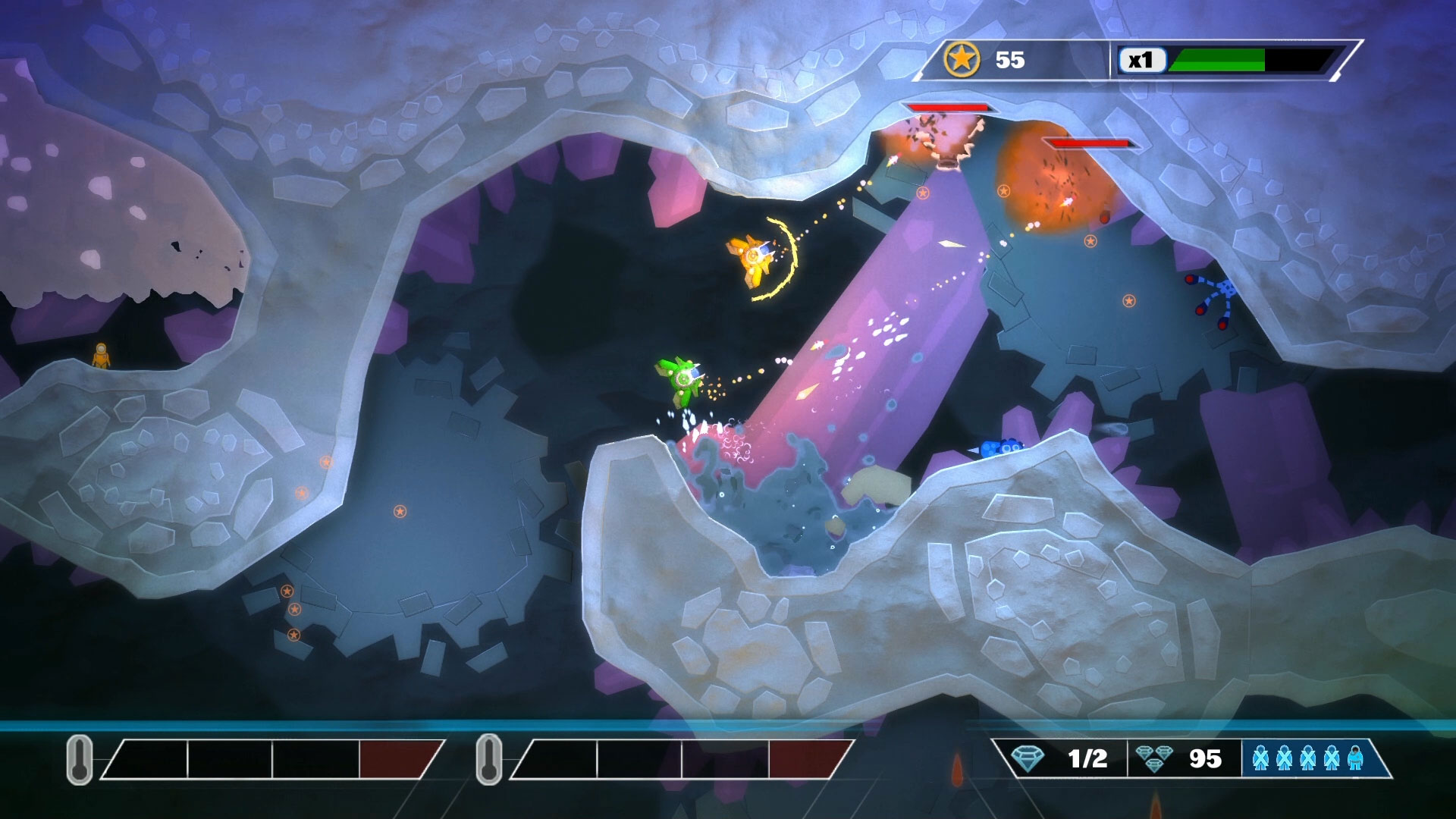The width and height of the screenshot is (1456, 819).
Task: Select the first crossed-out survivor silhouette icon
Action: (1261, 758)
